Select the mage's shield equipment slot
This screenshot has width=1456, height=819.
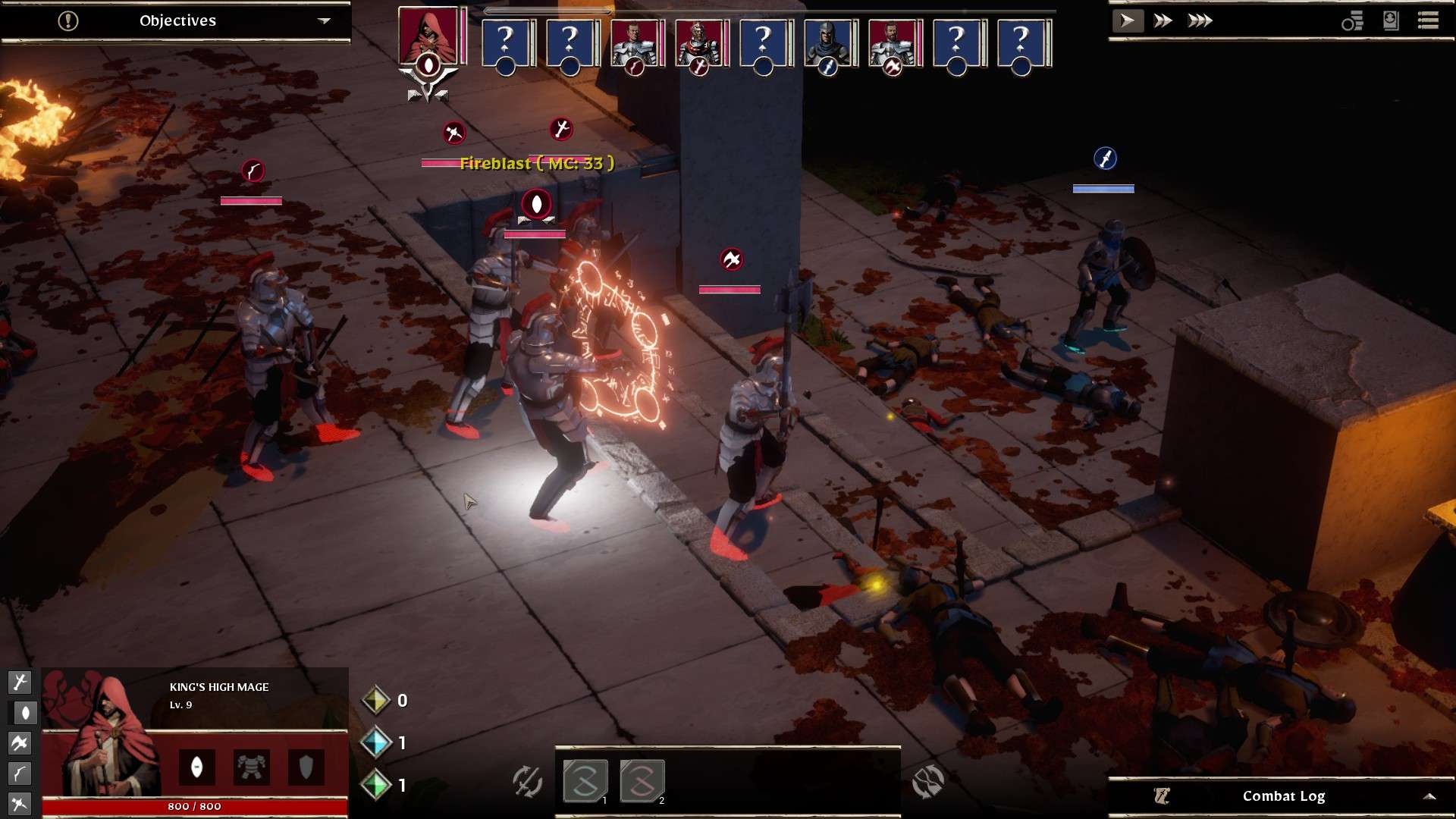click(x=306, y=767)
